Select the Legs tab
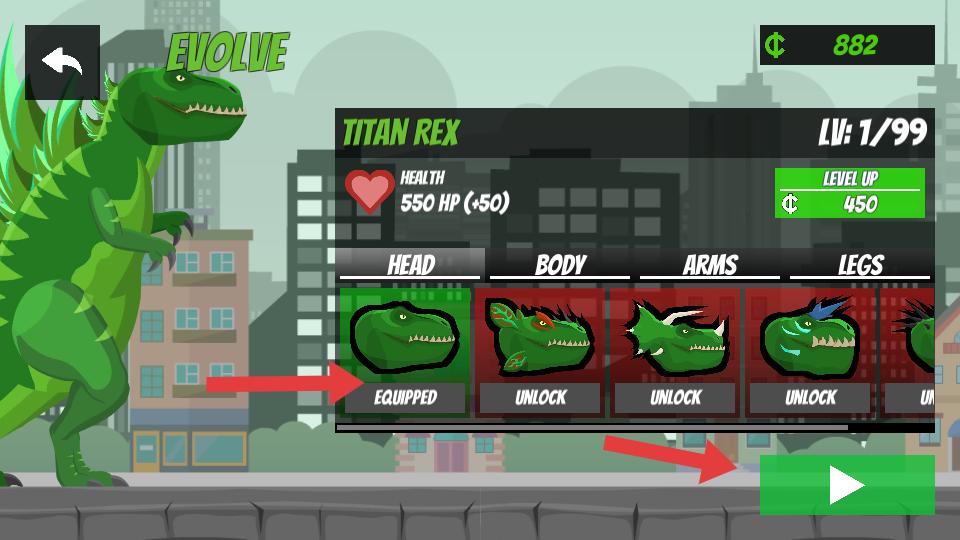Image resolution: width=960 pixels, height=540 pixels. (860, 265)
